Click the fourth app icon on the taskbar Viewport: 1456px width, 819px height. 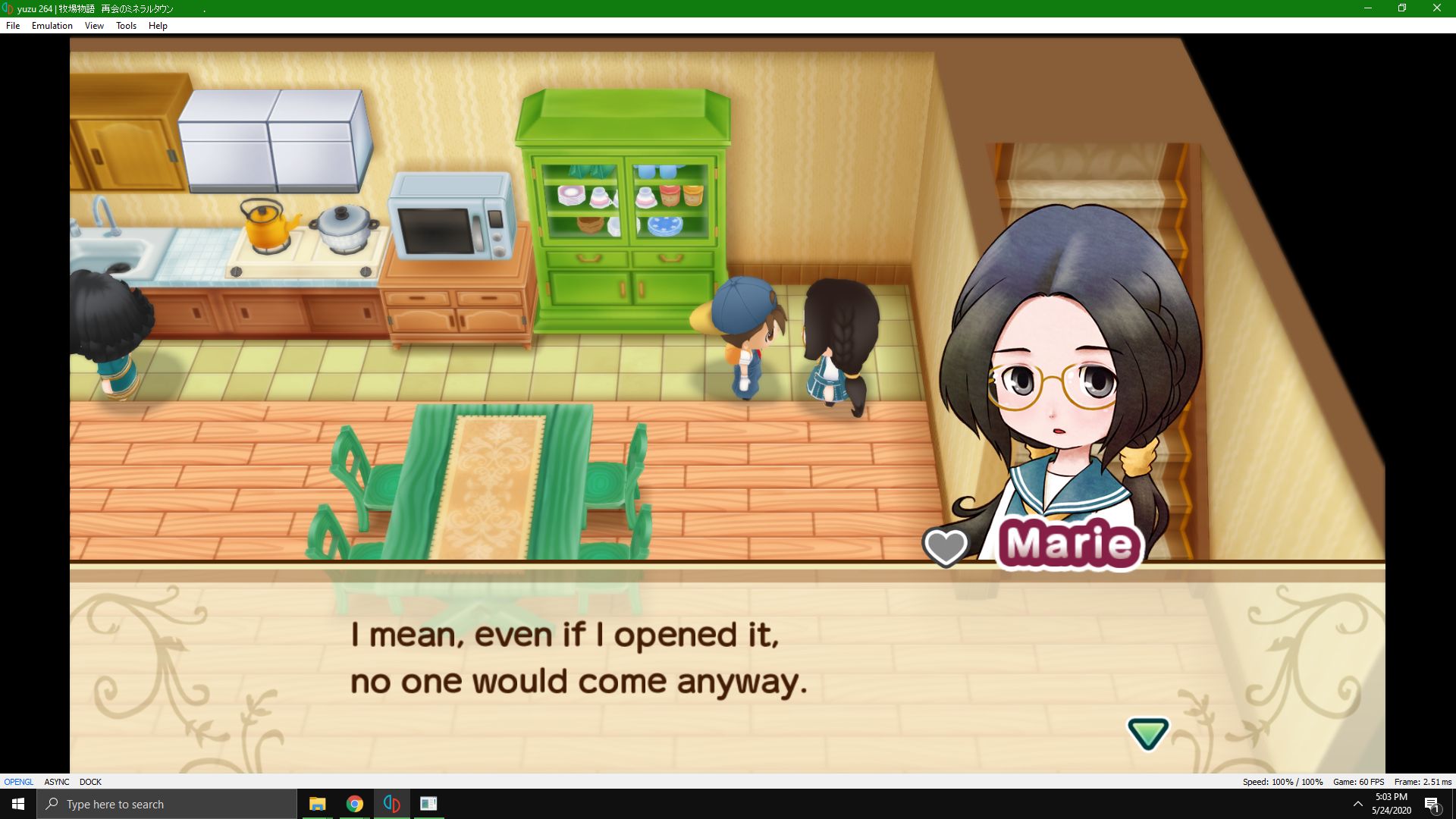click(x=429, y=804)
